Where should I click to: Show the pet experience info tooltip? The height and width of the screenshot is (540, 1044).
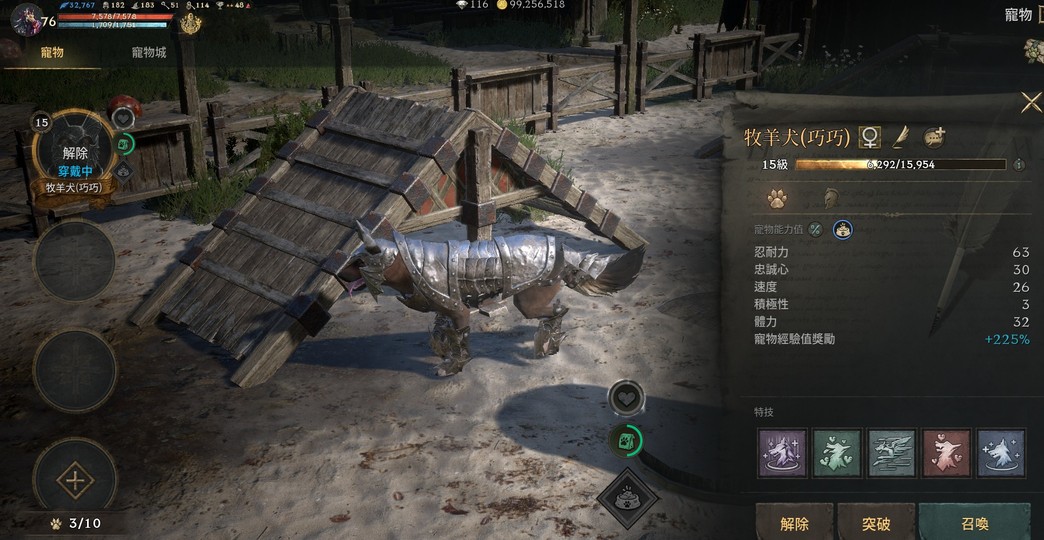[1019, 164]
